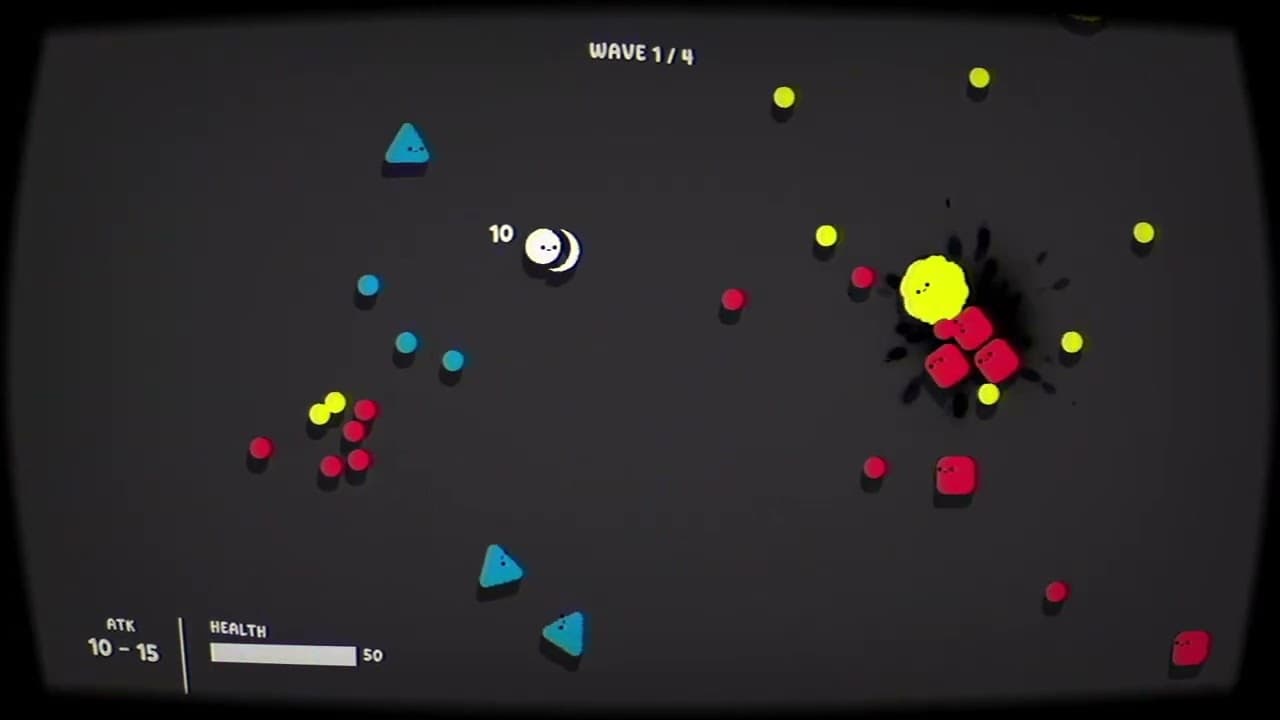Click the tilted blue triangle near the health bar
The width and height of the screenshot is (1280, 720).
[x=564, y=632]
